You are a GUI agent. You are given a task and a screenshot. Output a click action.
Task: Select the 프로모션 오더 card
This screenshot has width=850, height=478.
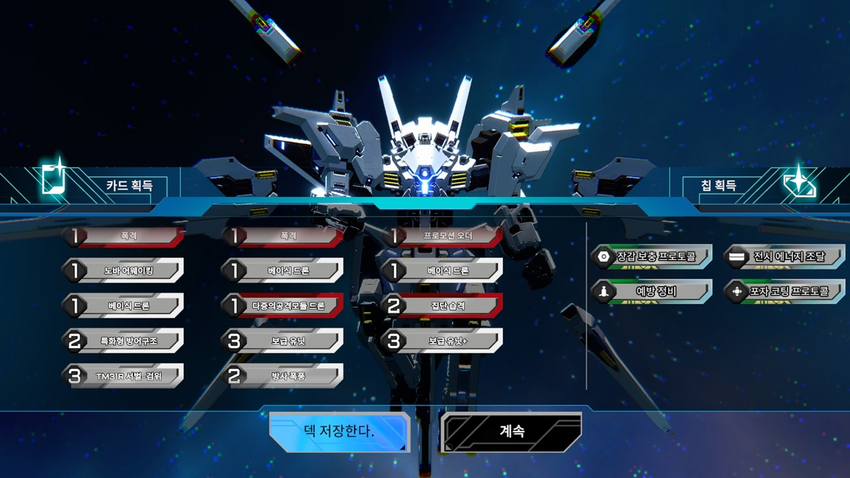[447, 236]
